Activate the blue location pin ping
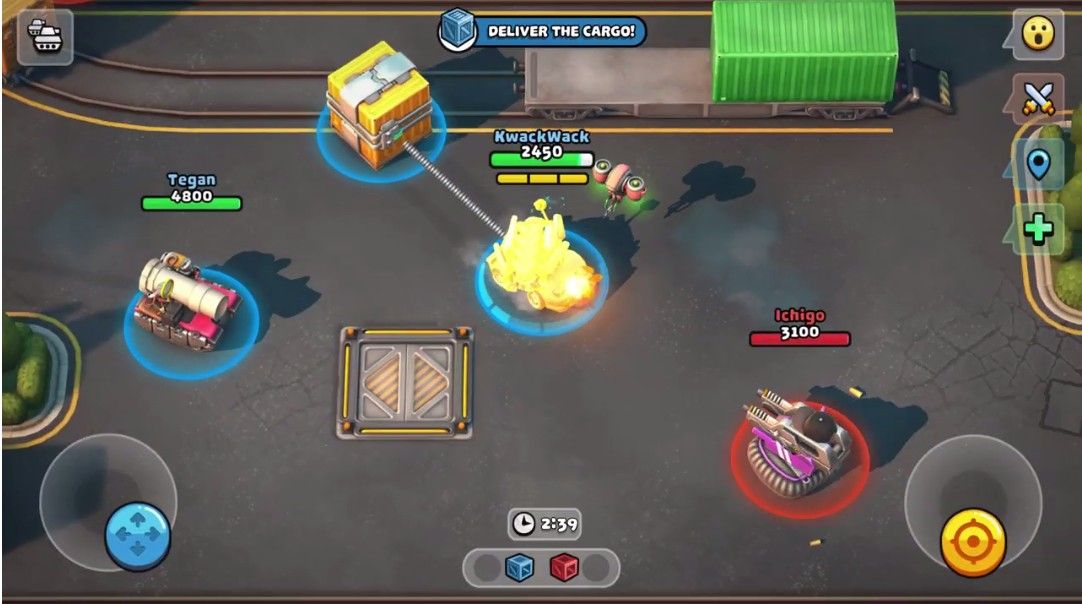 coord(1038,164)
